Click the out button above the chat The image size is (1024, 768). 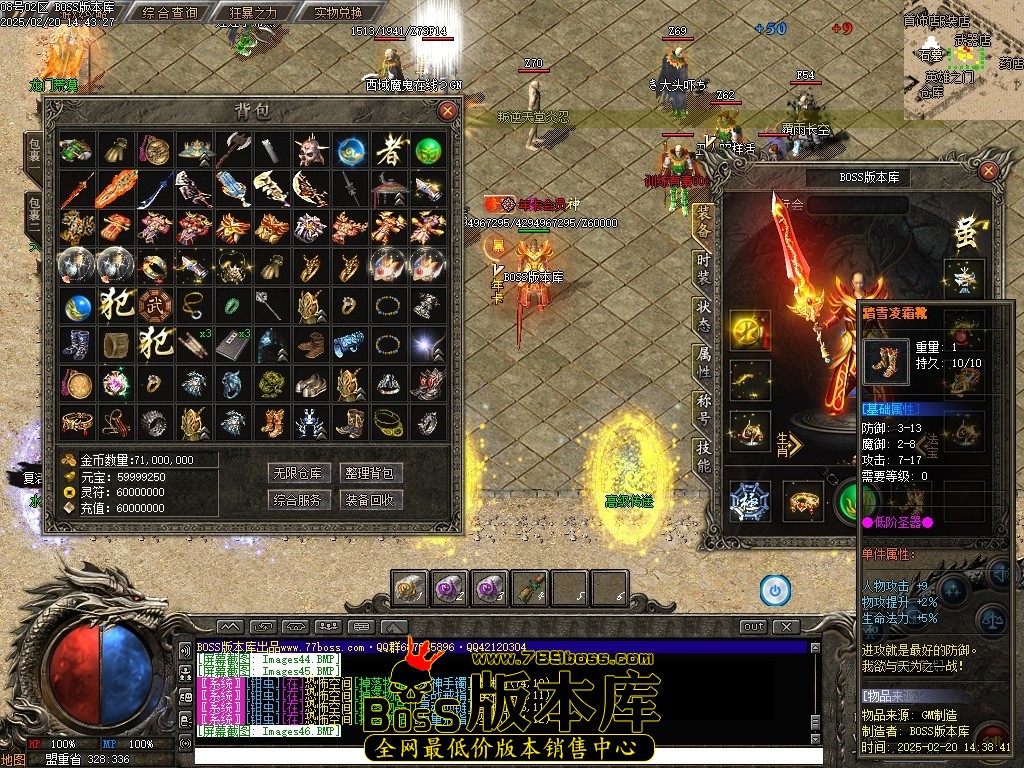(753, 627)
